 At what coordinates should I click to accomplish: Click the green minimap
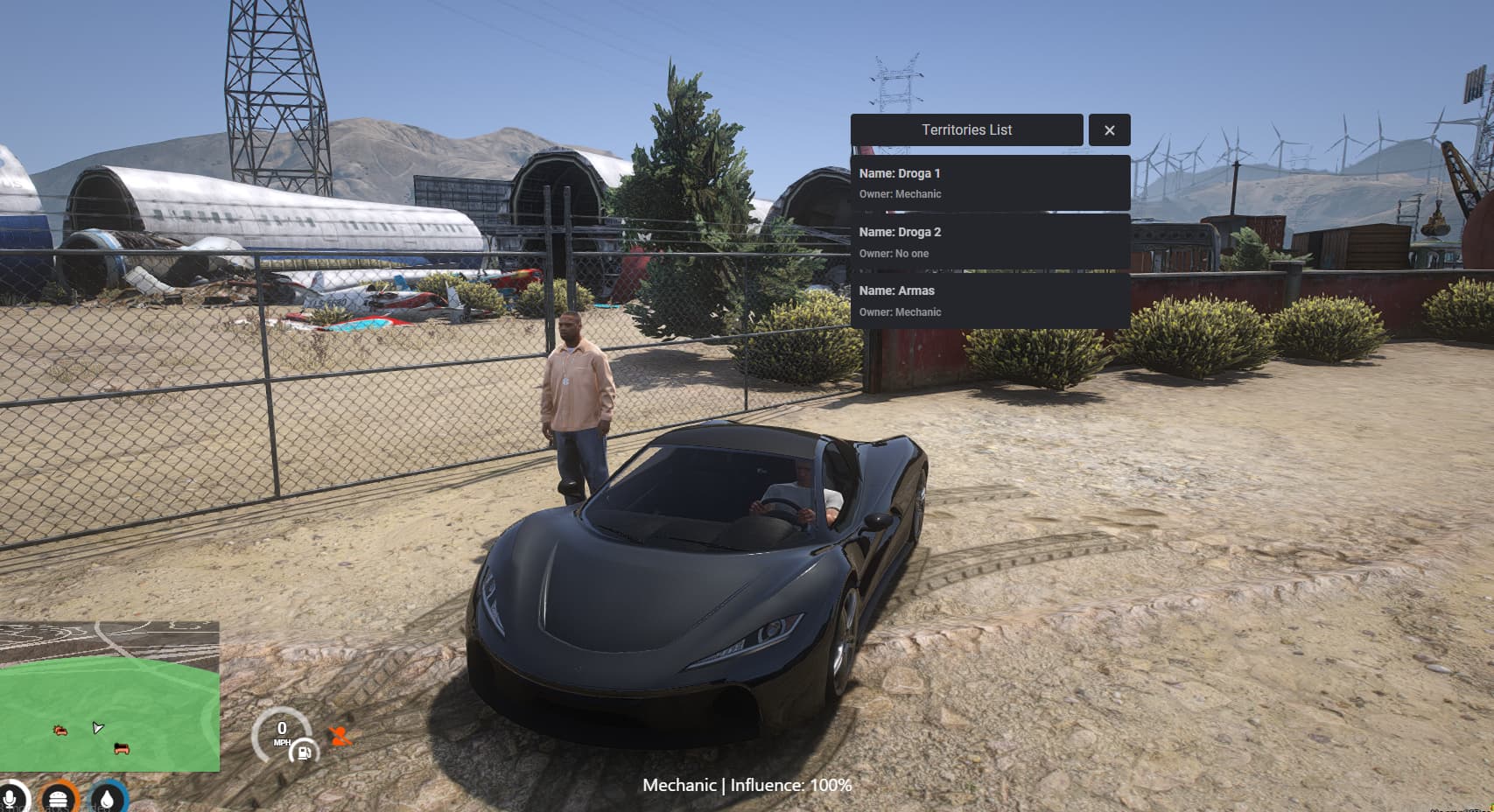click(x=109, y=696)
